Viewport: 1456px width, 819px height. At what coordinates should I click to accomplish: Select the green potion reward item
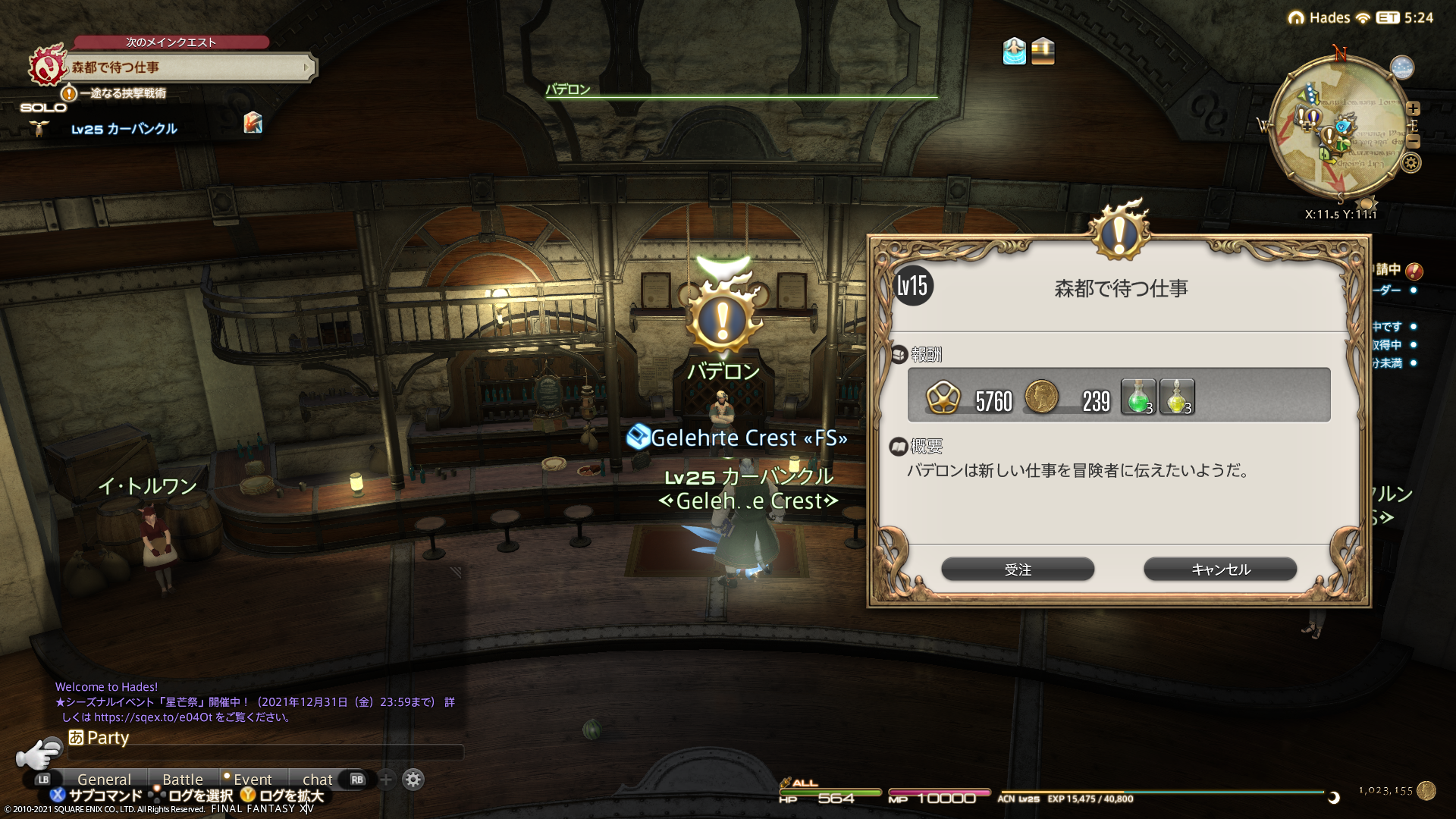(1137, 397)
